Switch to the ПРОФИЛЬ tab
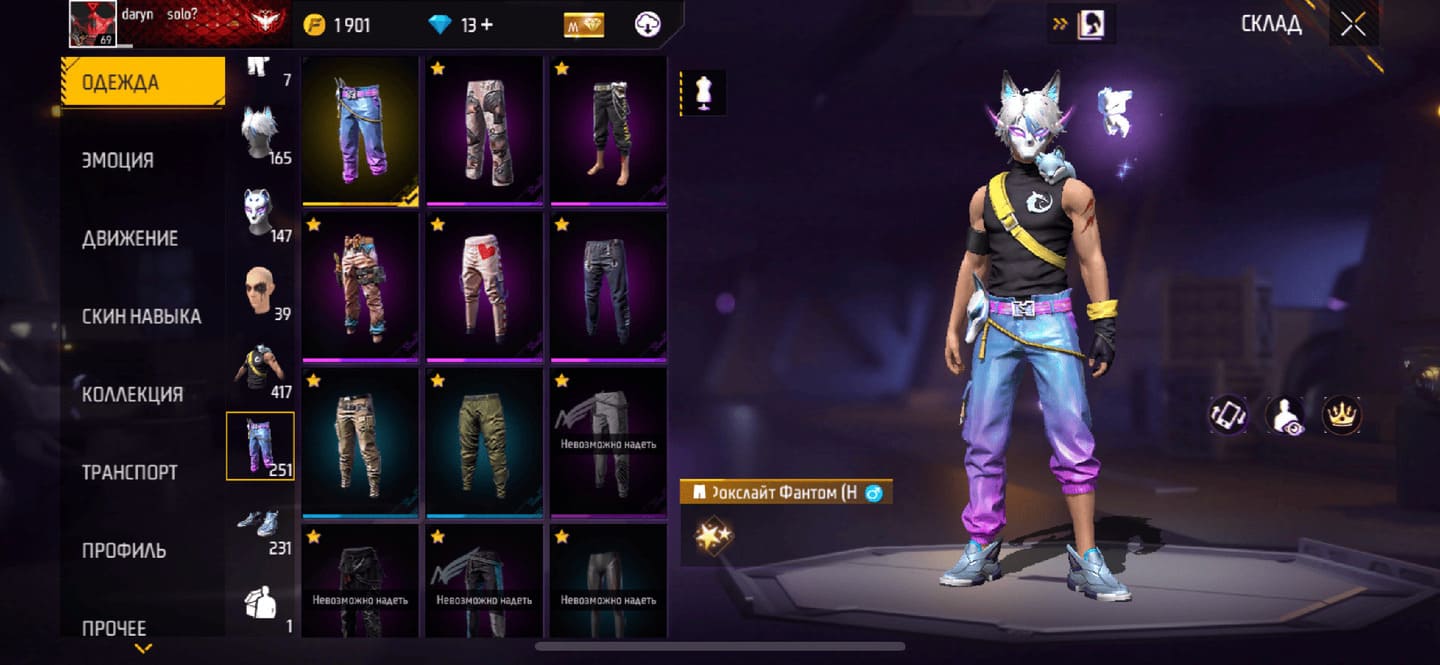1440x665 pixels. 124,550
